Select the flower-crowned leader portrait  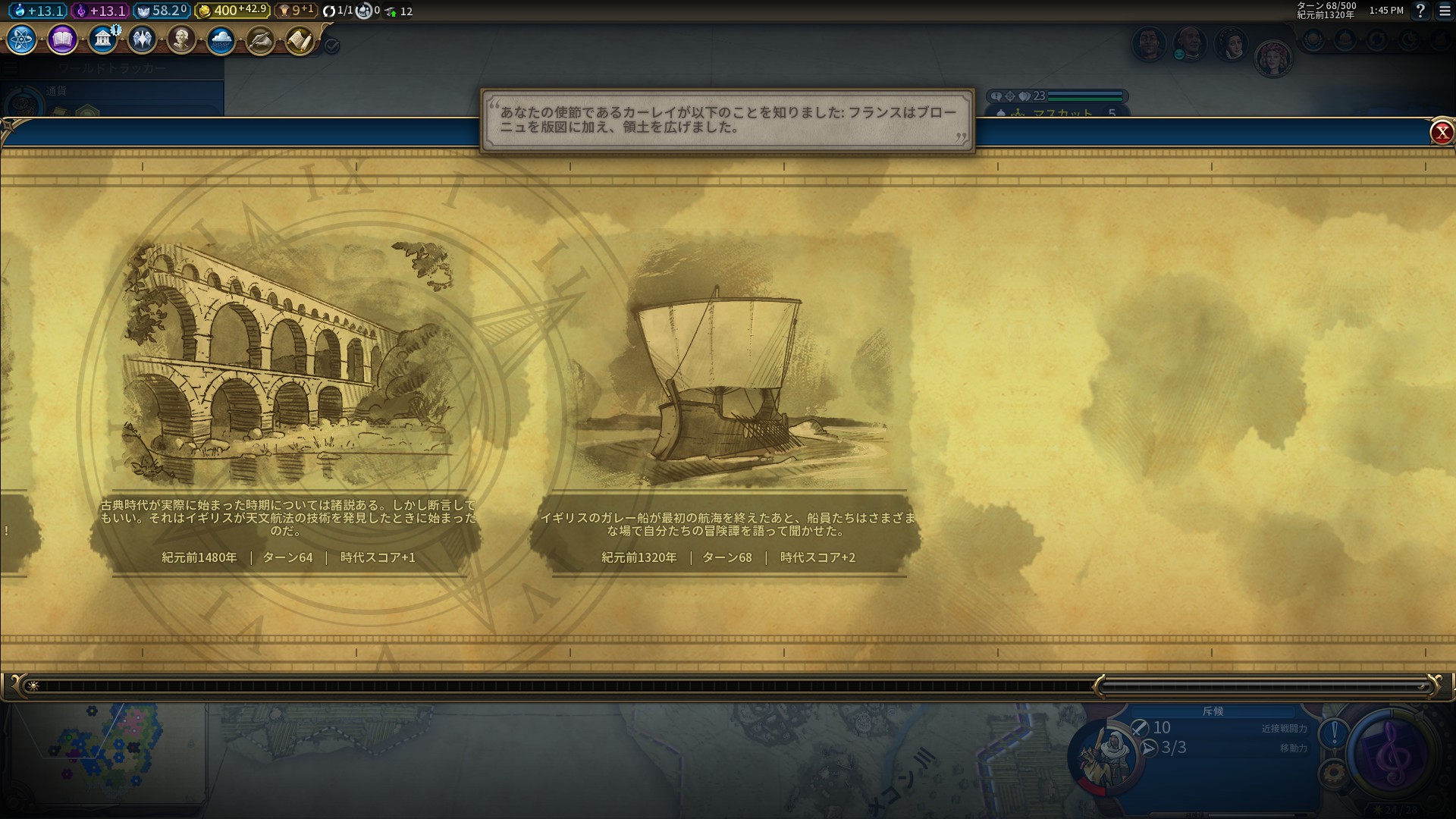click(1272, 58)
